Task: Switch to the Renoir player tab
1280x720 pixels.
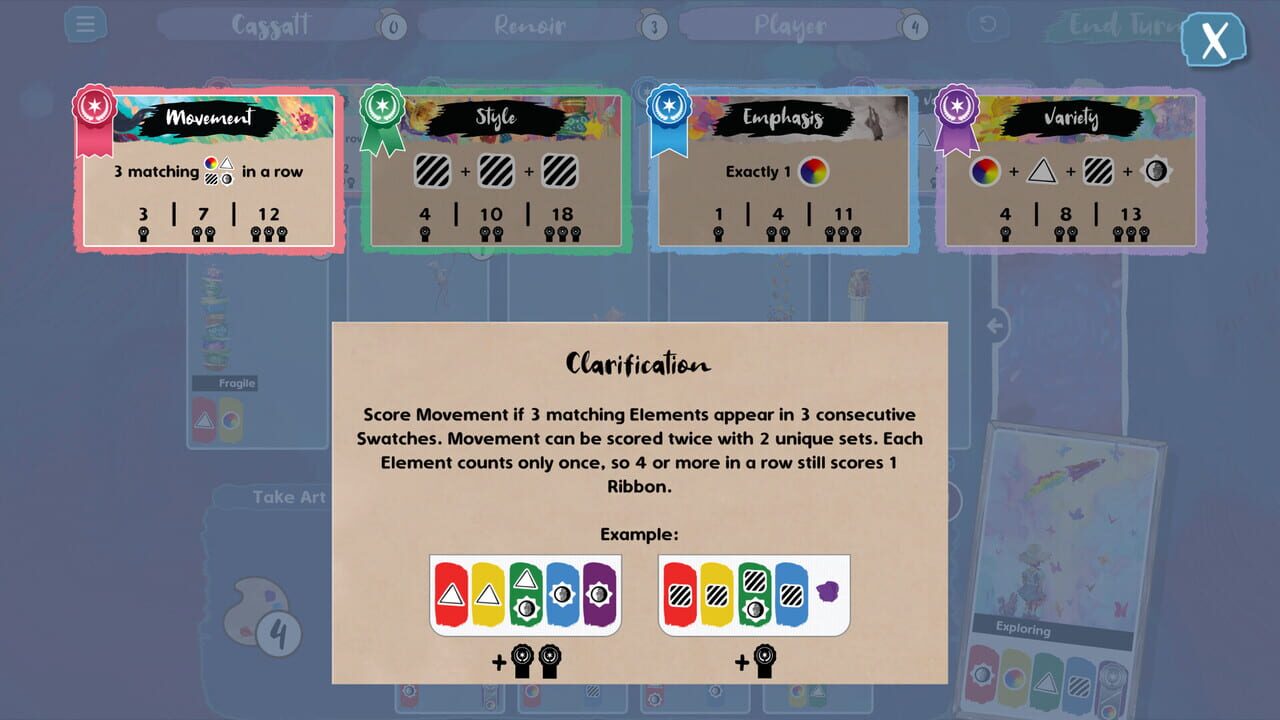Action: click(528, 24)
